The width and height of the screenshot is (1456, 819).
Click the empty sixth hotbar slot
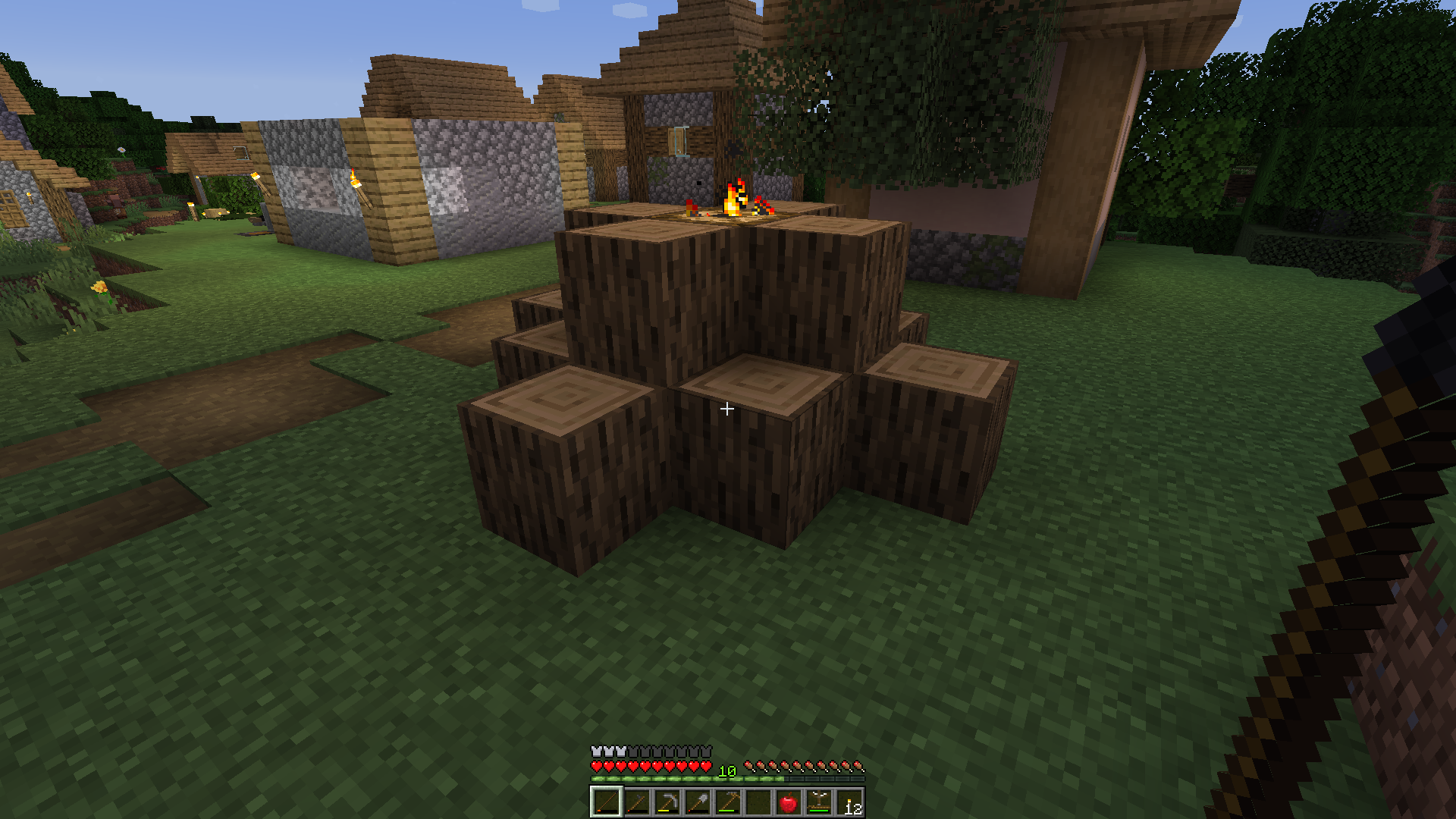756,802
